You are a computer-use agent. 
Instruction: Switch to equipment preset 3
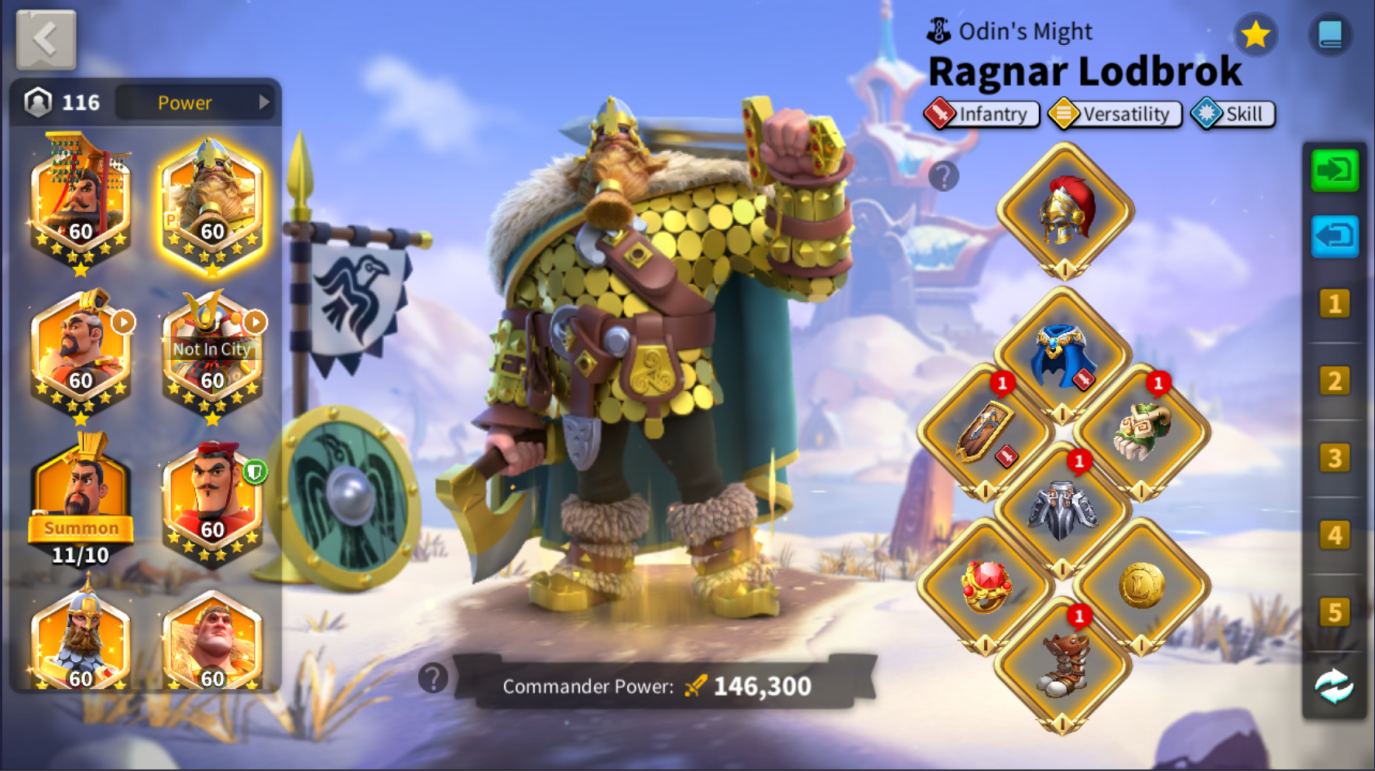[x=1334, y=458]
